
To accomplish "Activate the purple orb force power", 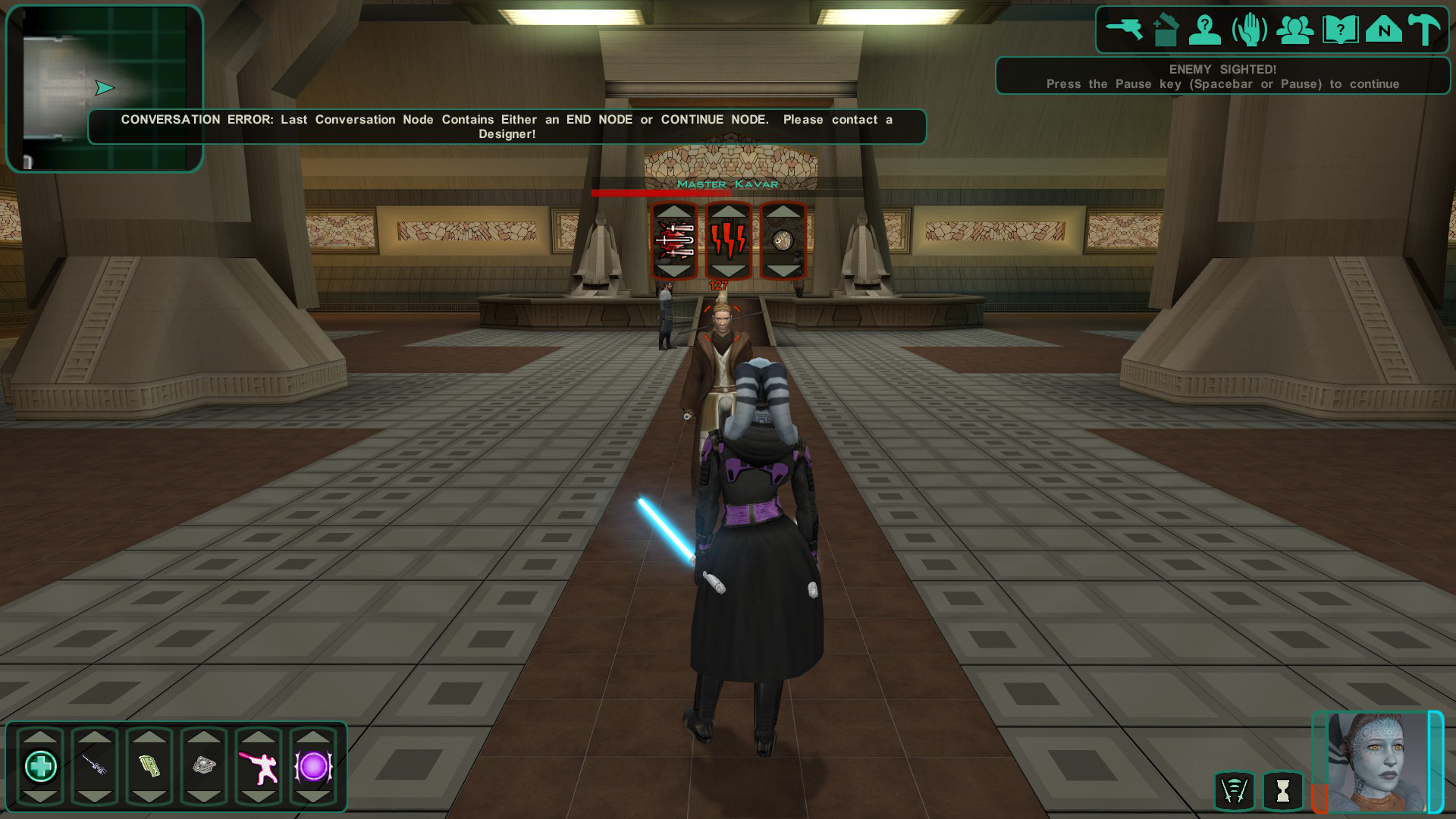I will pyautogui.click(x=313, y=767).
